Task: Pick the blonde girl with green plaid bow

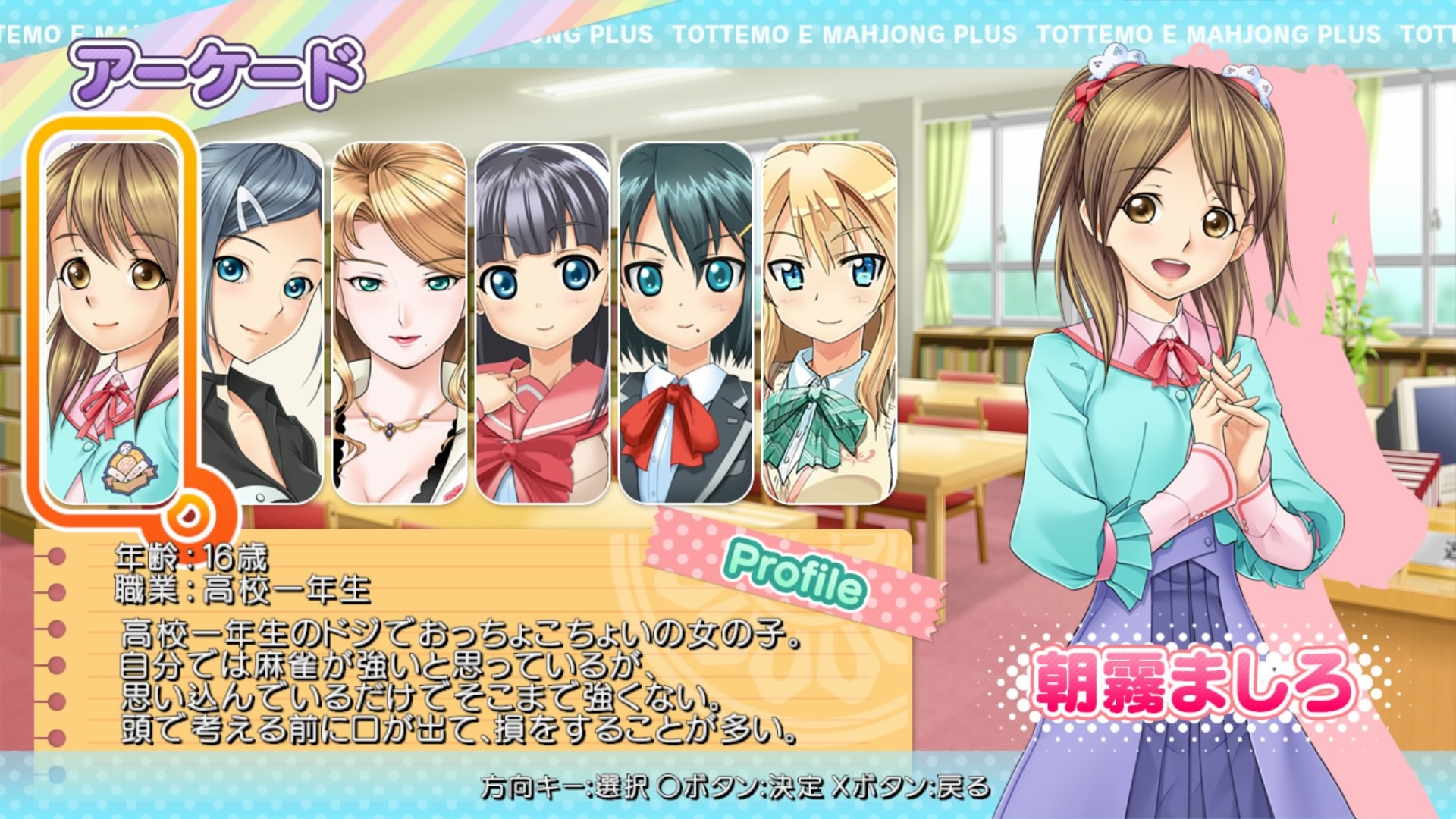Action: 828,322
